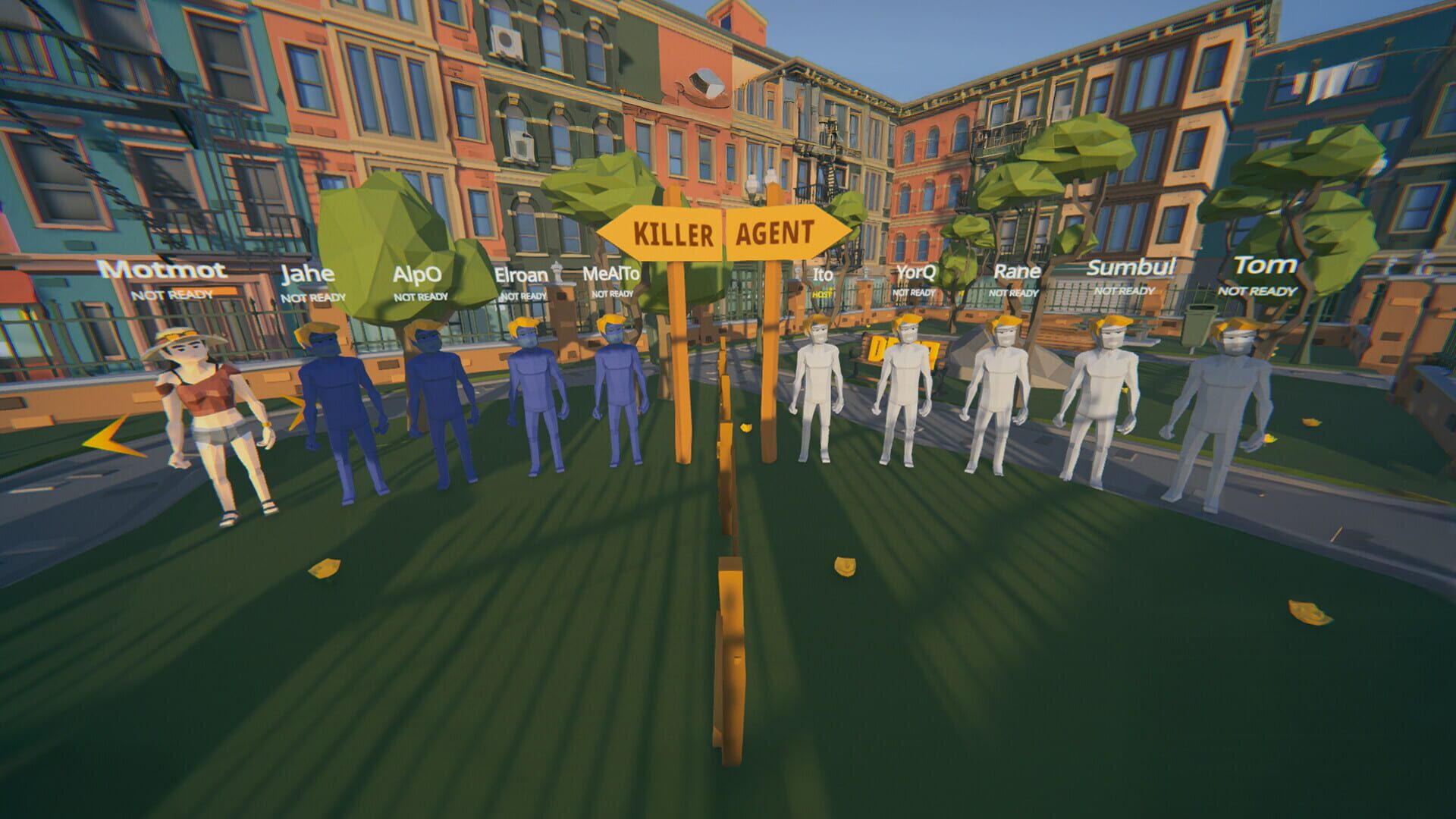Screen dimensions: 1456x819
Task: Click the HOST tag under Ito
Action: tap(821, 295)
